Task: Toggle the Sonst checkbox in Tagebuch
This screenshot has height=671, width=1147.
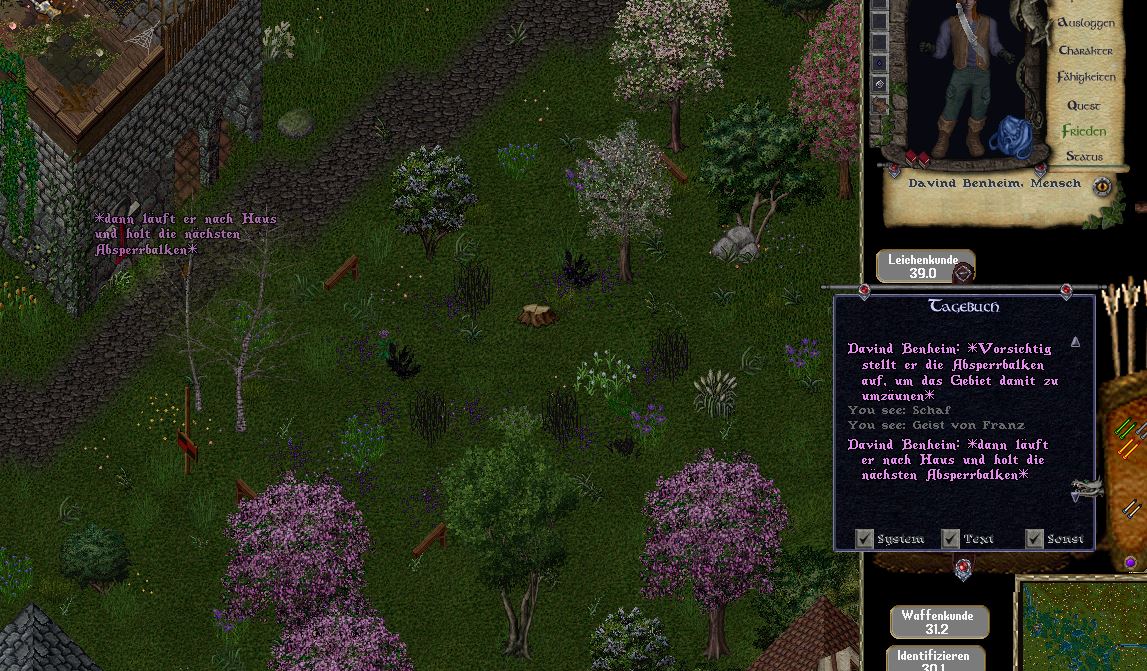Action: 1034,539
